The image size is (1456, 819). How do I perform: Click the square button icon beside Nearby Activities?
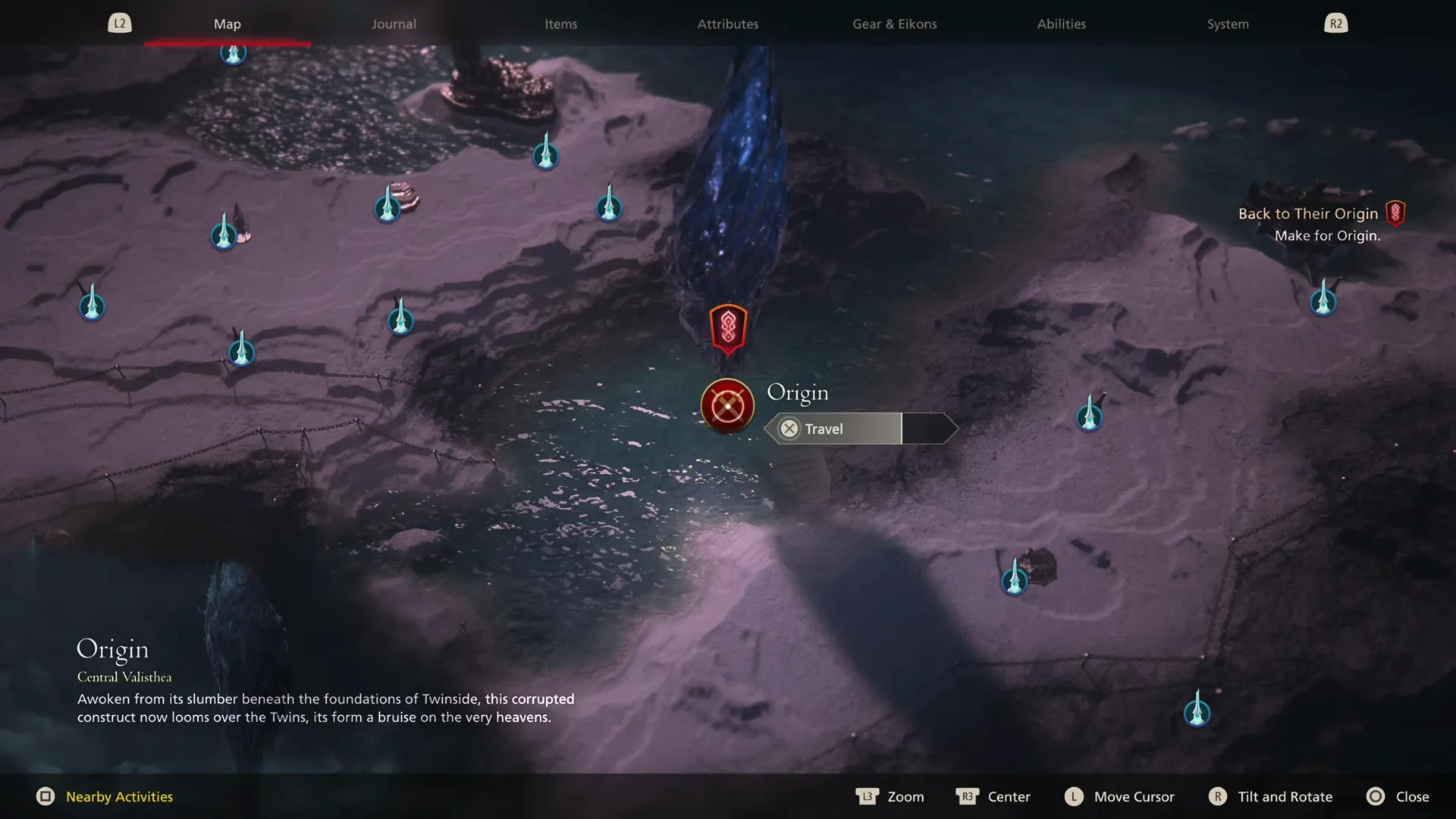click(x=47, y=797)
